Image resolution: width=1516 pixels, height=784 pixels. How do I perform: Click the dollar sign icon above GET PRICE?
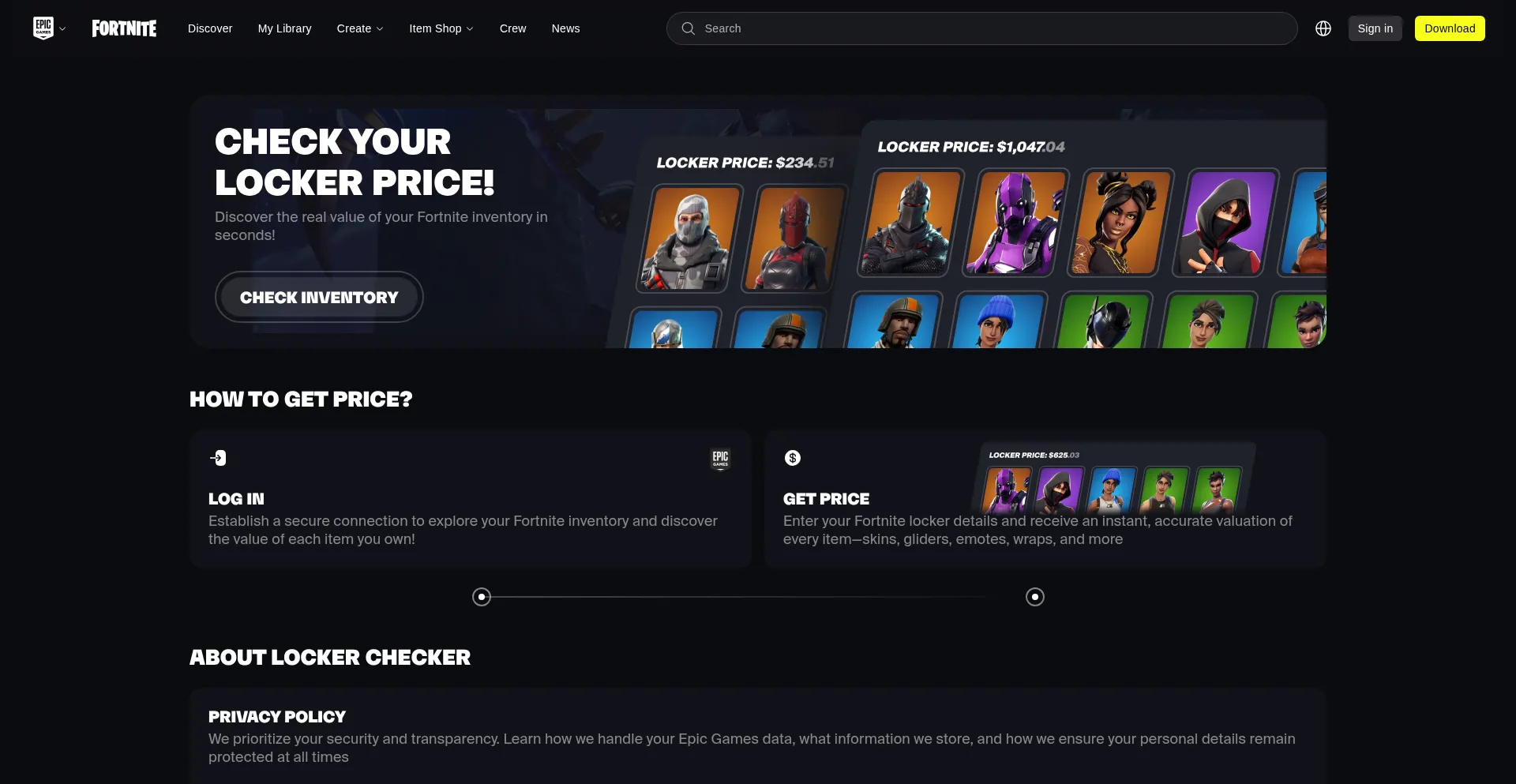click(x=792, y=458)
